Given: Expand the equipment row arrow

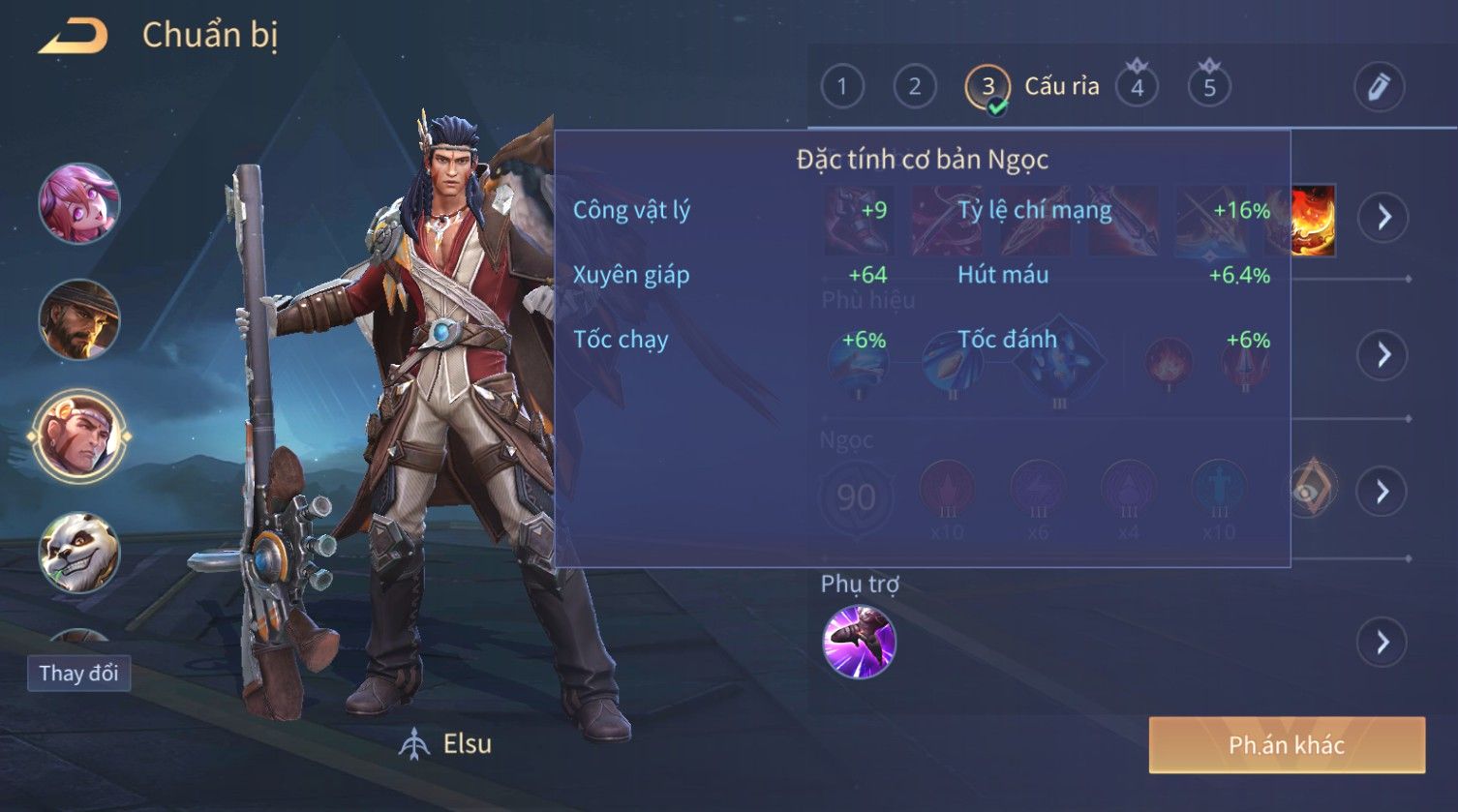Looking at the screenshot, I should (x=1383, y=217).
